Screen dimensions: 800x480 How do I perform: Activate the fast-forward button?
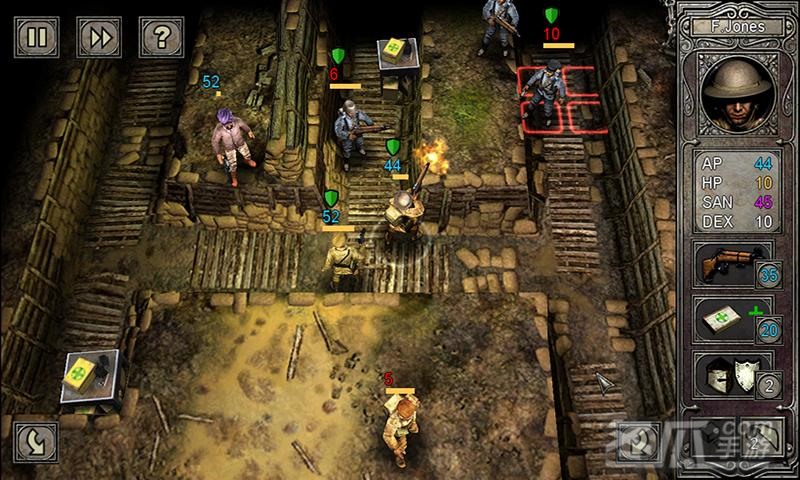click(99, 37)
